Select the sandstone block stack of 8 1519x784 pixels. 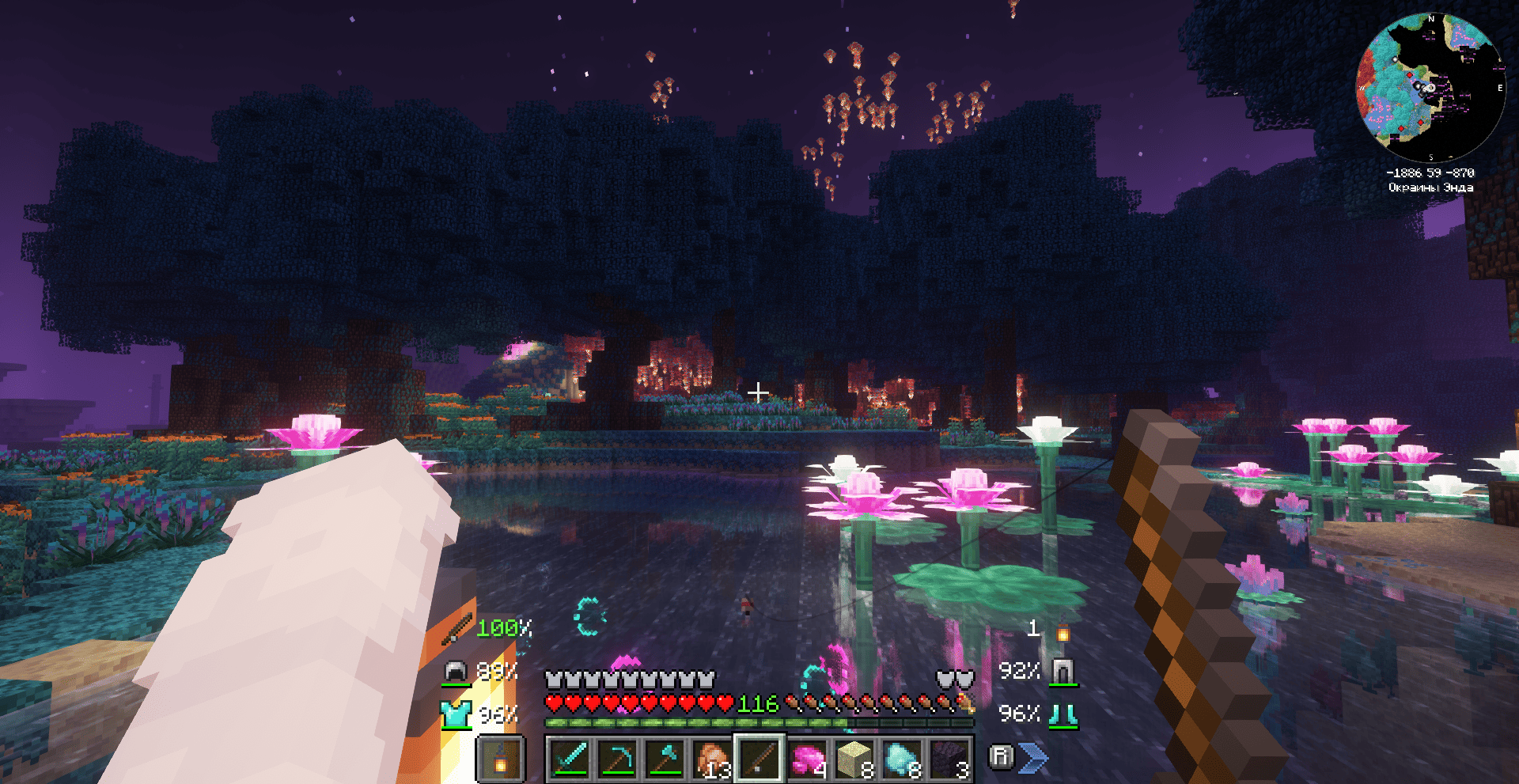[x=852, y=757]
